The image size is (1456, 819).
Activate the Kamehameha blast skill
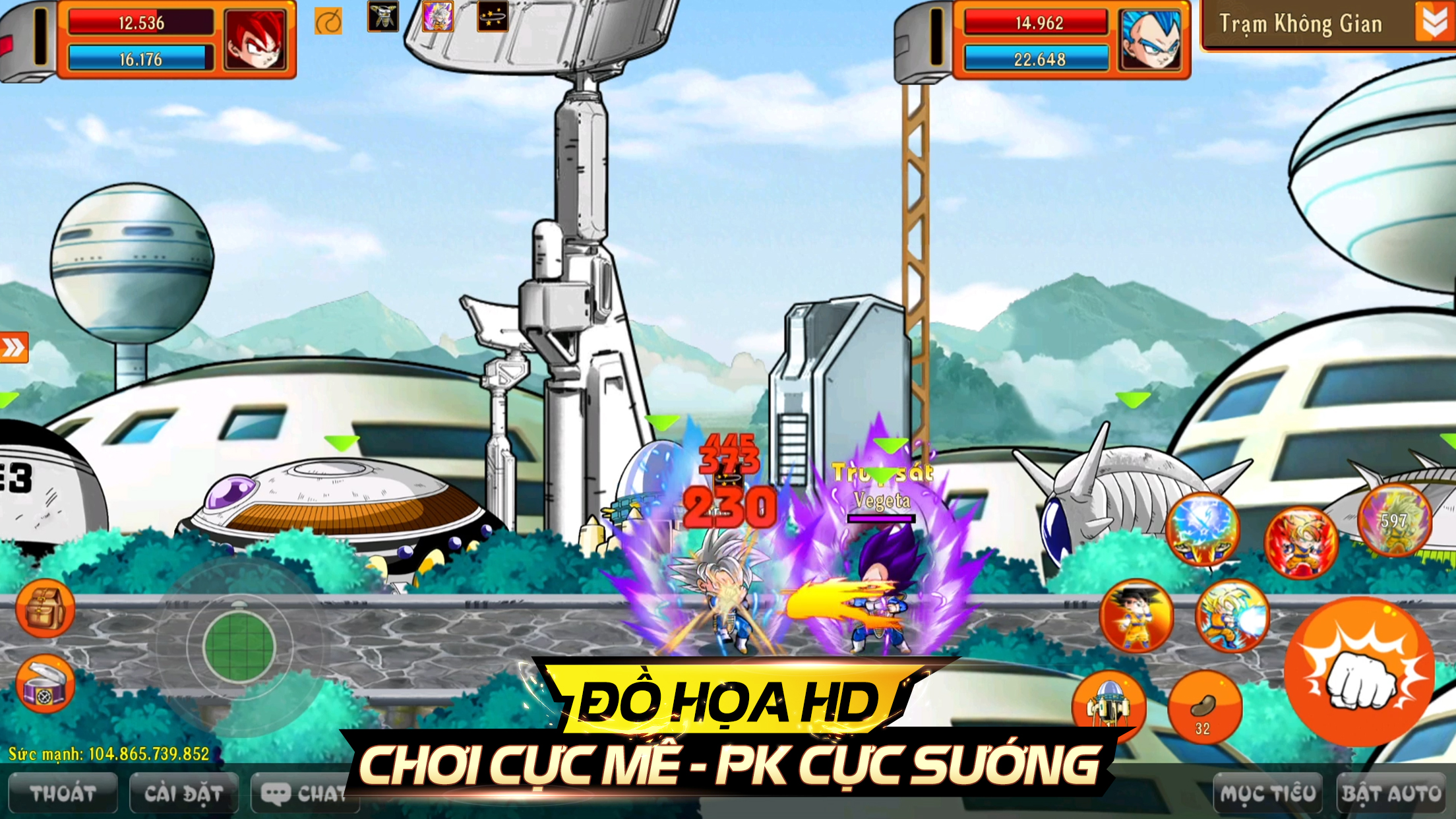pyautogui.click(x=1232, y=616)
